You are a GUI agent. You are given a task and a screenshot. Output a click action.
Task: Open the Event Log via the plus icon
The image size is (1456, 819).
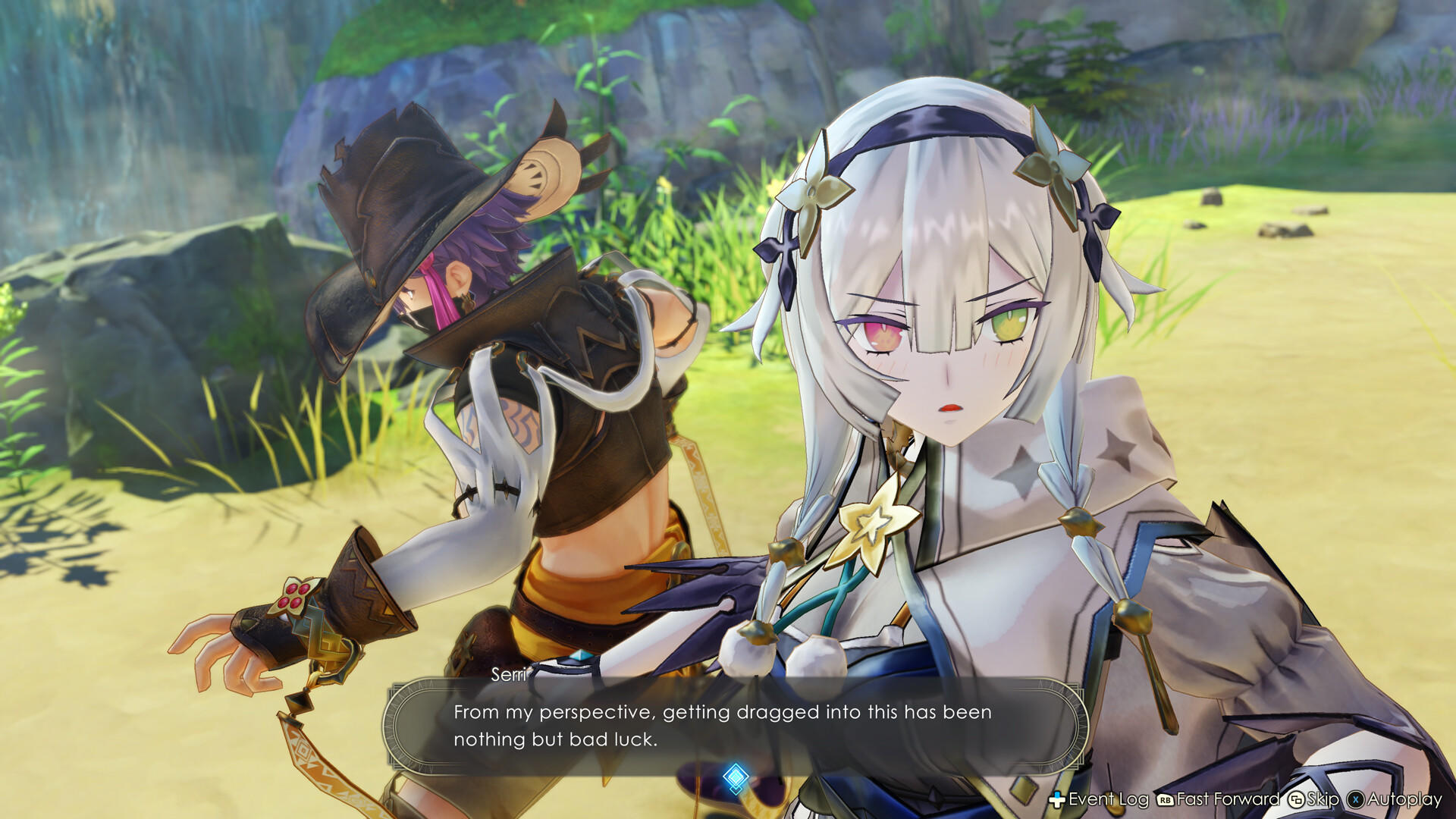point(1056,799)
